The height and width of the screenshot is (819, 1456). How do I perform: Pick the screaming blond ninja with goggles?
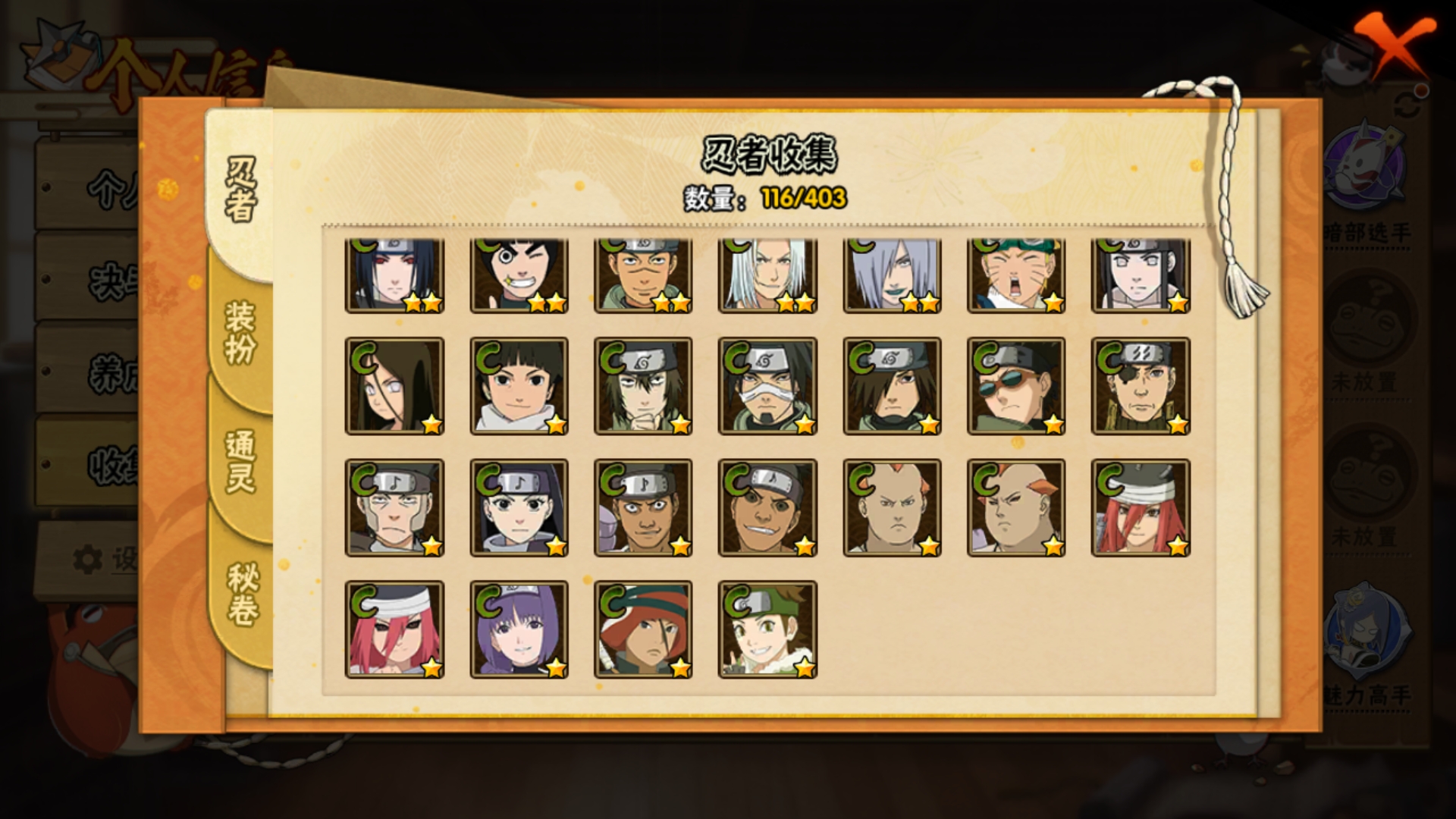(x=1016, y=275)
